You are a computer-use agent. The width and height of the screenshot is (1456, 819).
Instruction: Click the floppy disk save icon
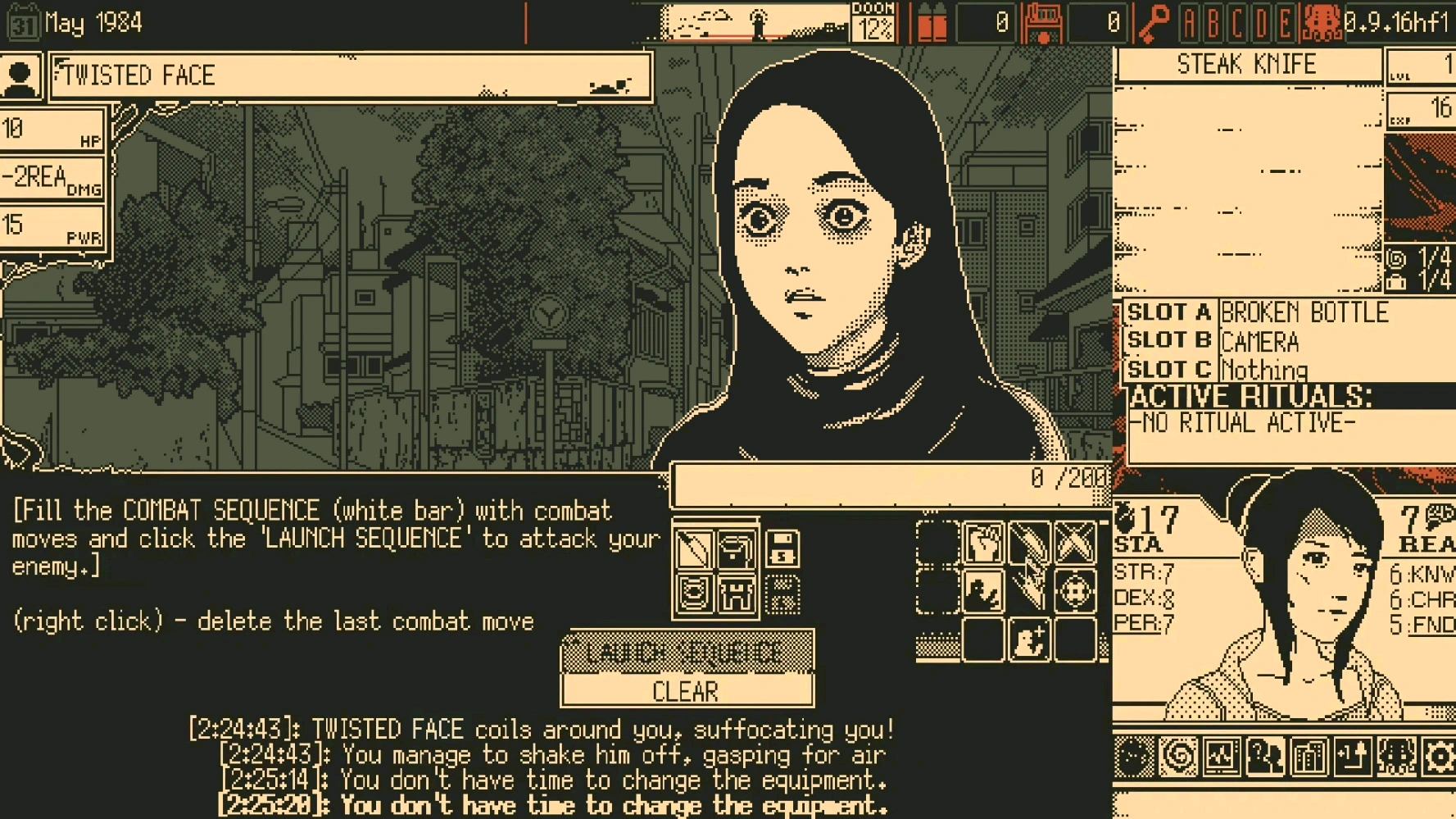782,549
